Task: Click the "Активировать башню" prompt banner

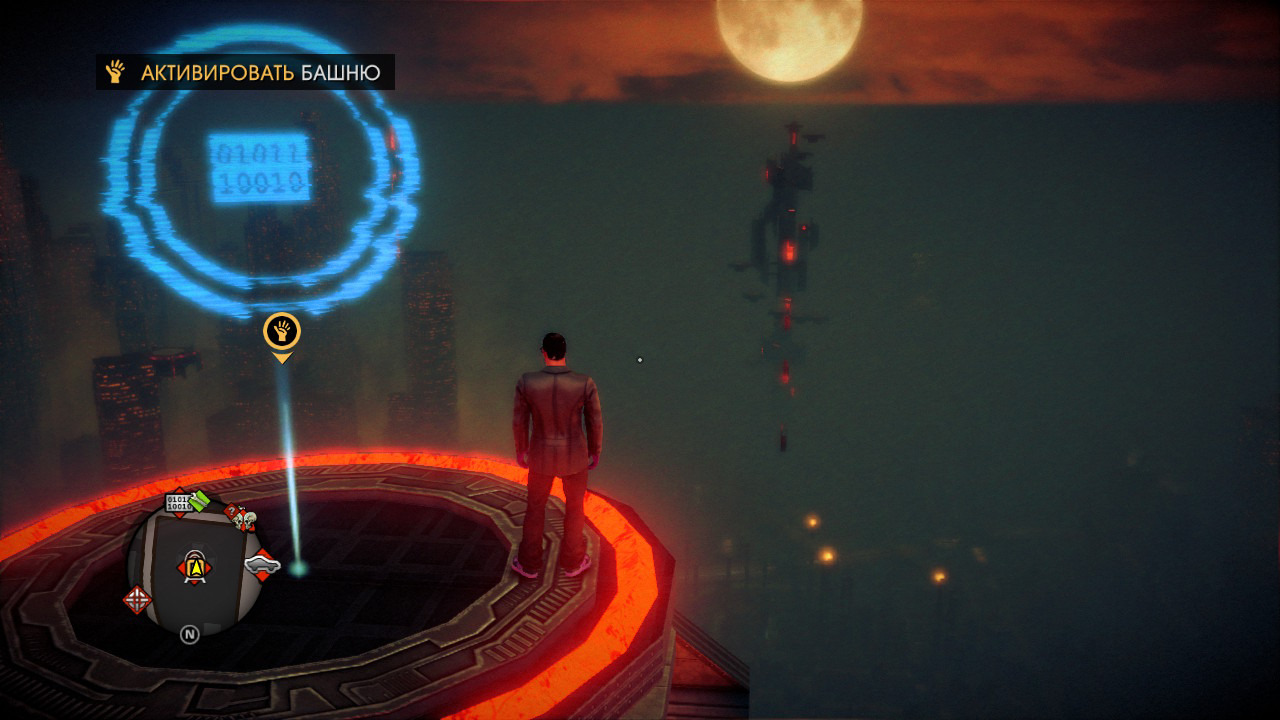Action: pos(245,72)
